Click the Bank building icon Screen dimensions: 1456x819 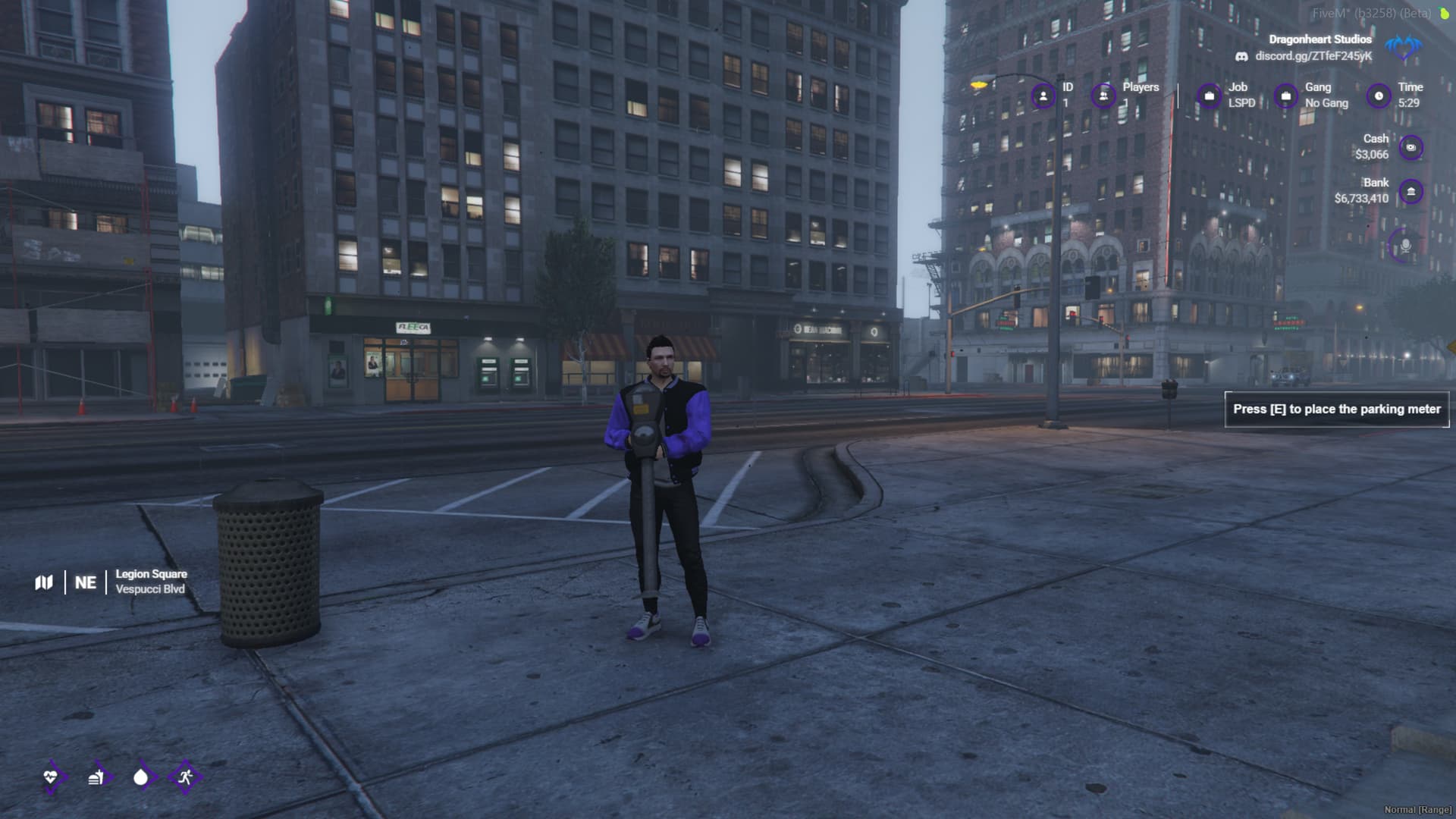click(1410, 192)
